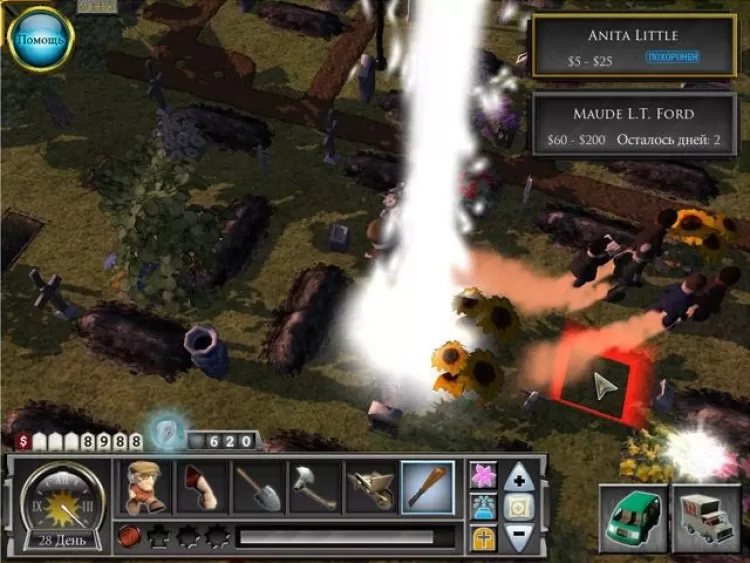750x563 pixels.
Task: Open the Помощь help button
Action: [x=40, y=39]
